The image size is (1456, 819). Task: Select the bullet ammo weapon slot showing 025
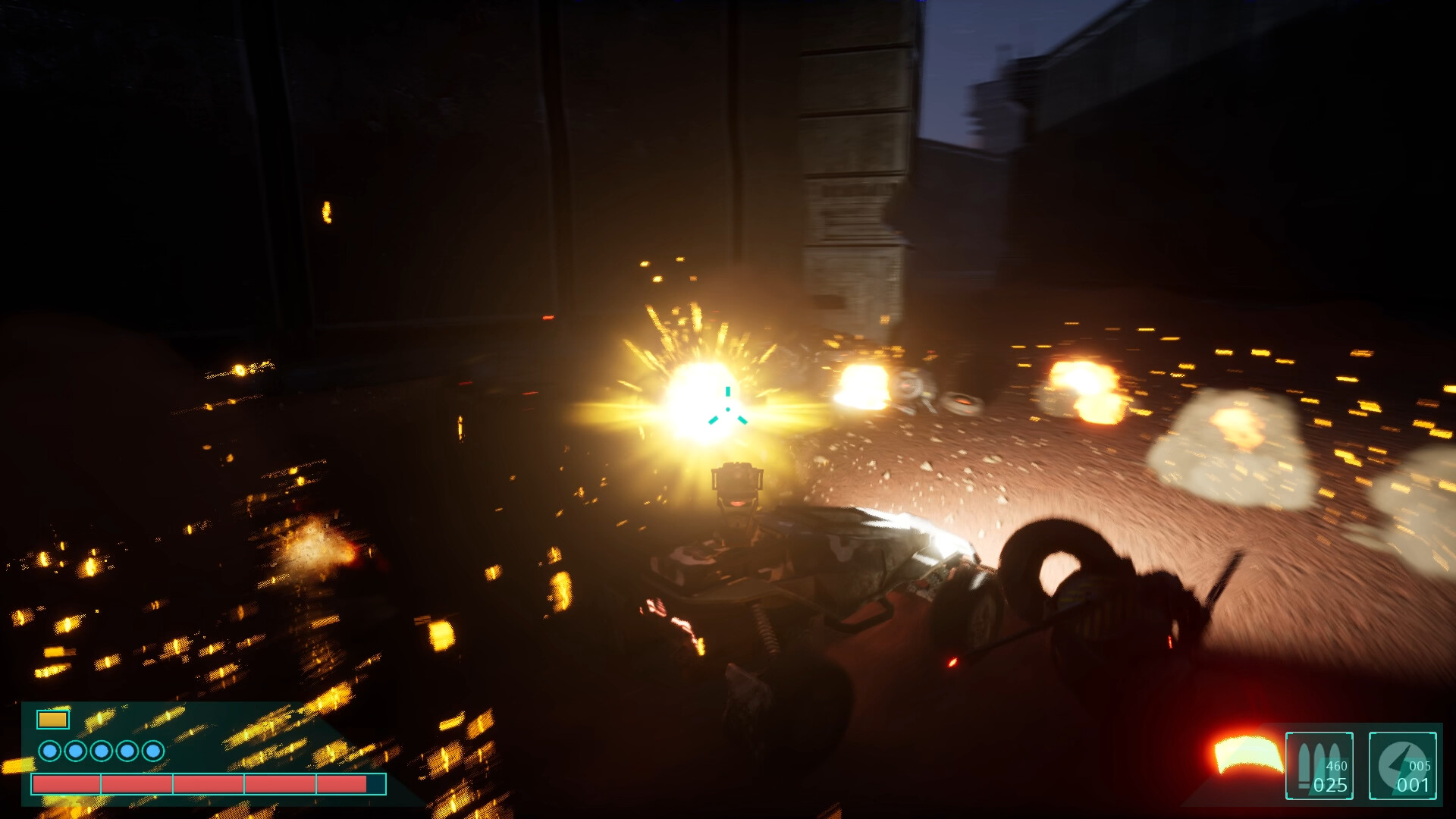tap(1319, 766)
